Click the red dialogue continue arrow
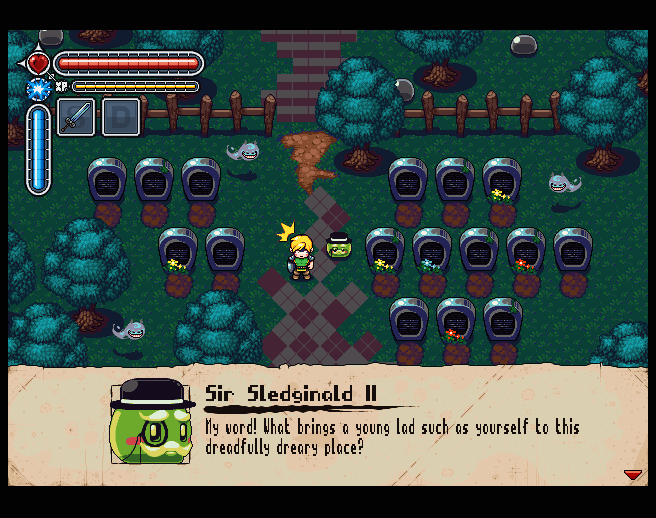The width and height of the screenshot is (656, 518). pos(632,475)
